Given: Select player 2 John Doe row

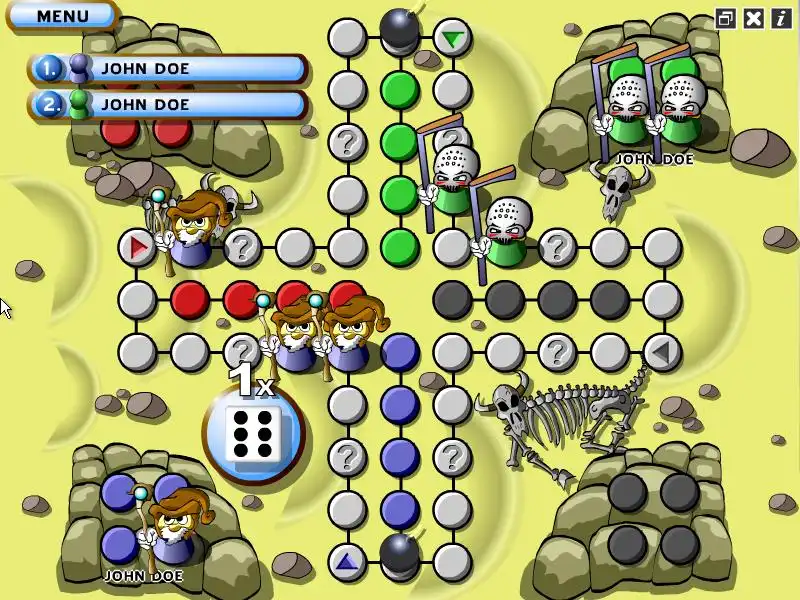Looking at the screenshot, I should tap(168, 103).
